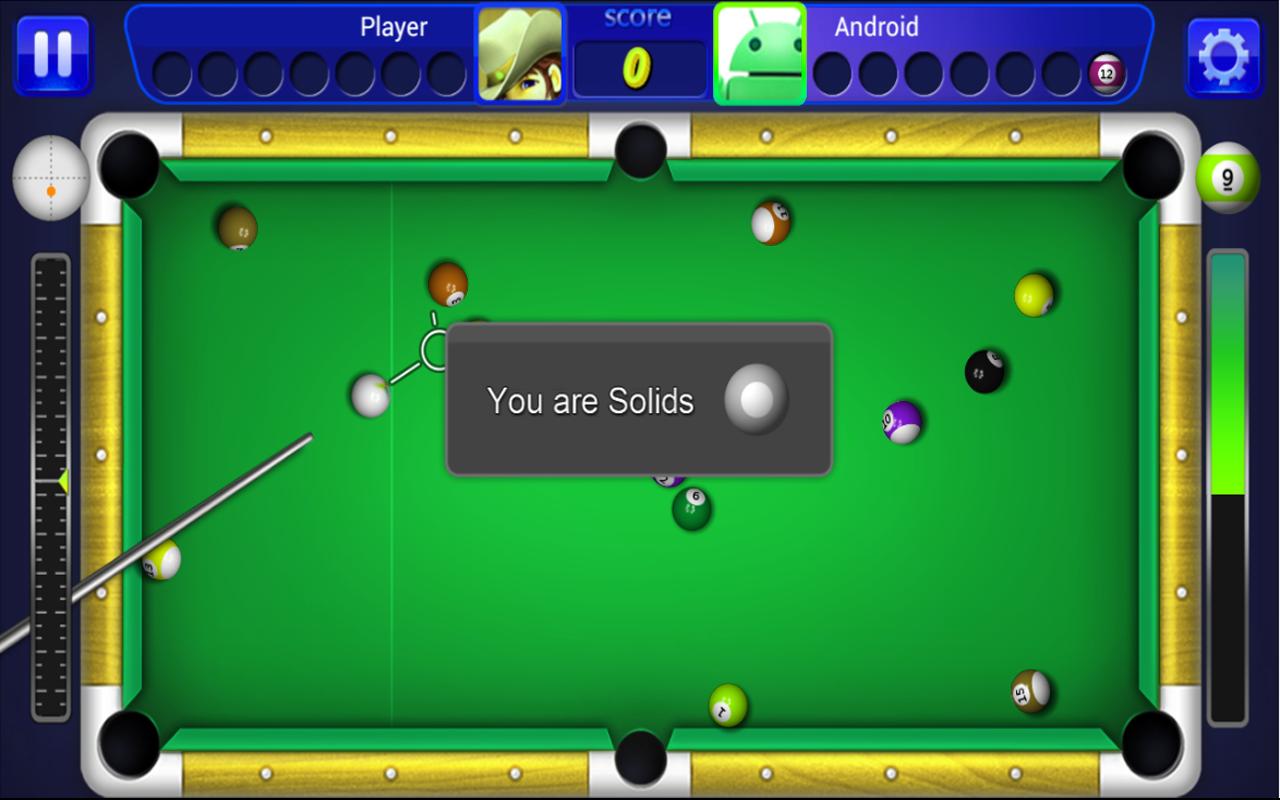Select the 9 ball in the corner

click(1227, 175)
